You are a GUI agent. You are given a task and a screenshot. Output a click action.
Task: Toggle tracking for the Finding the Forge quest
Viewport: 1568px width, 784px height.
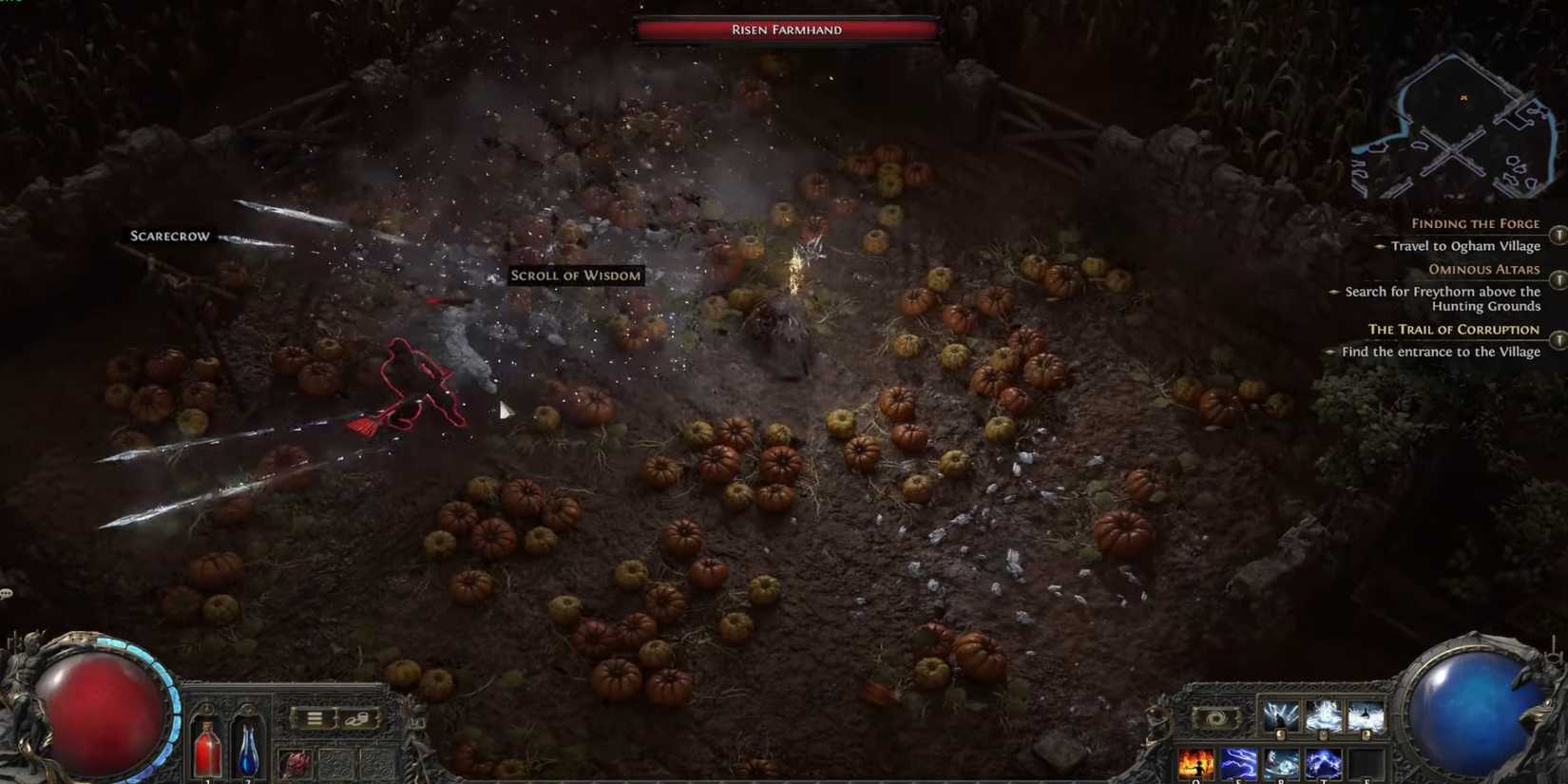tap(1557, 236)
